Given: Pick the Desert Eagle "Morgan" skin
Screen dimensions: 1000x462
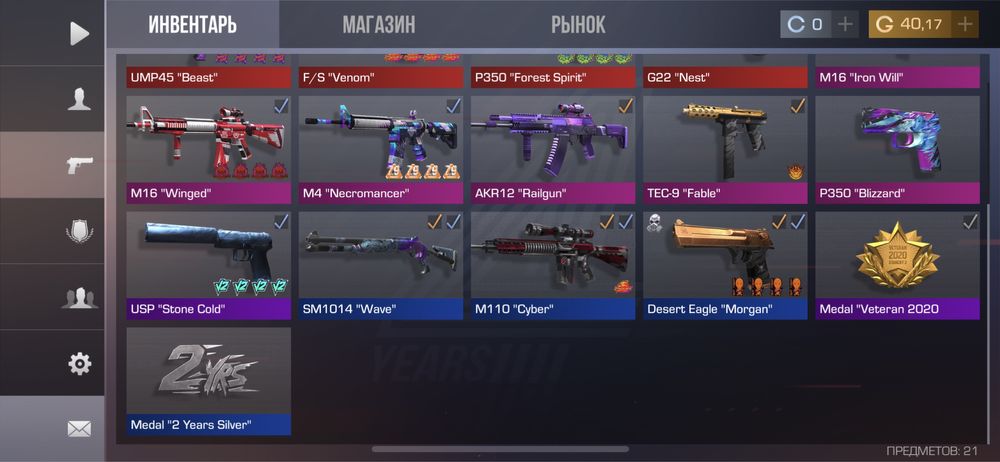Looking at the screenshot, I should [725, 265].
